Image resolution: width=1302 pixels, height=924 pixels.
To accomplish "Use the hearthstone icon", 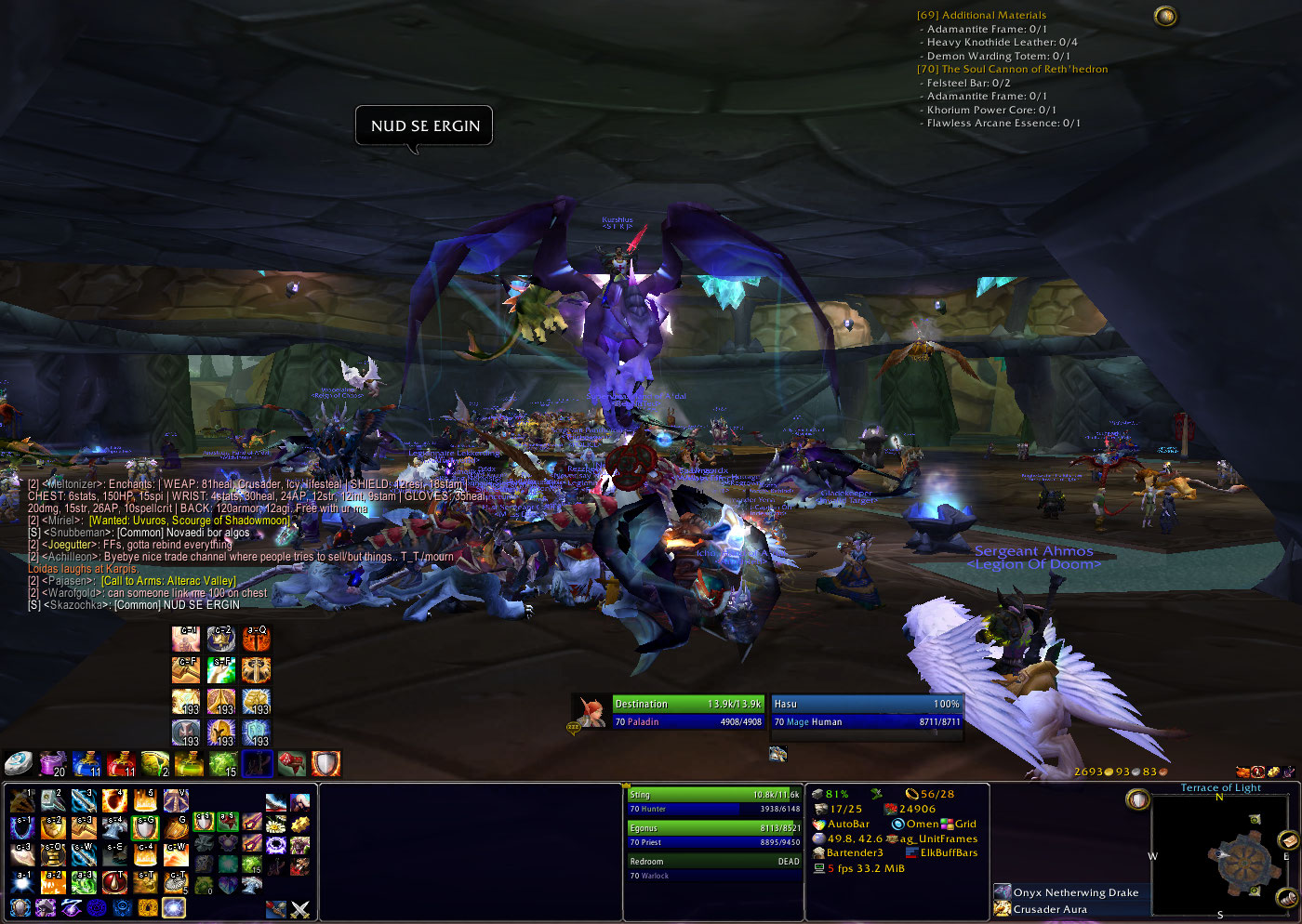I will tap(18, 764).
